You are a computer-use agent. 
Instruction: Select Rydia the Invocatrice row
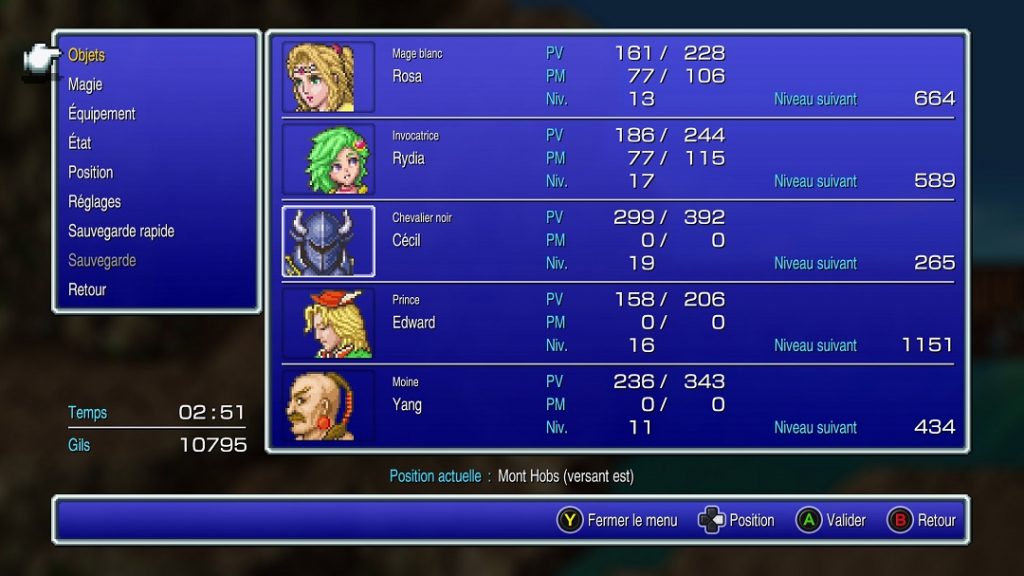tap(617, 158)
